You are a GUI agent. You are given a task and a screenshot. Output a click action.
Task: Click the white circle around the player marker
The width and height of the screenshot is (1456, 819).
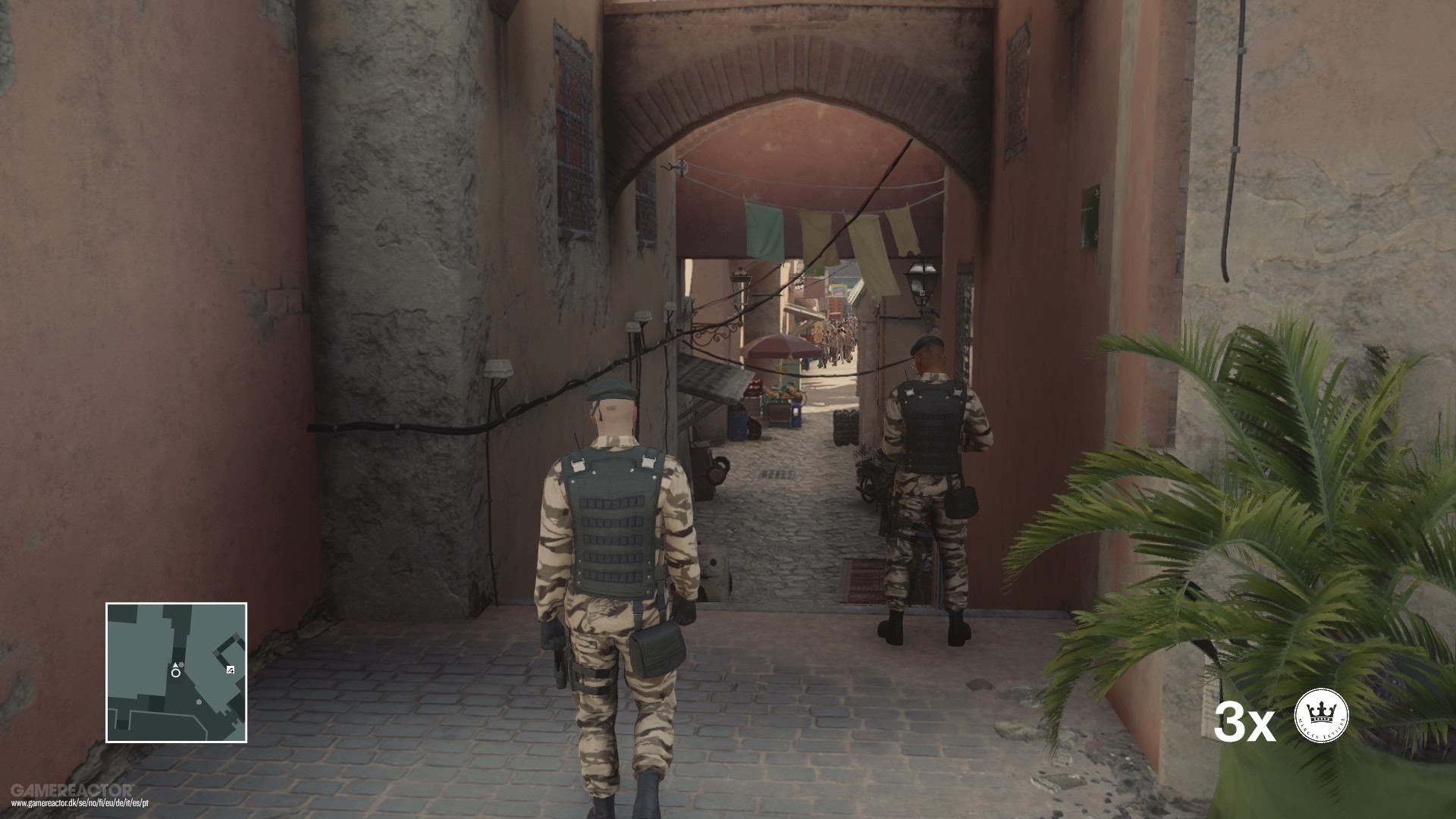[175, 673]
